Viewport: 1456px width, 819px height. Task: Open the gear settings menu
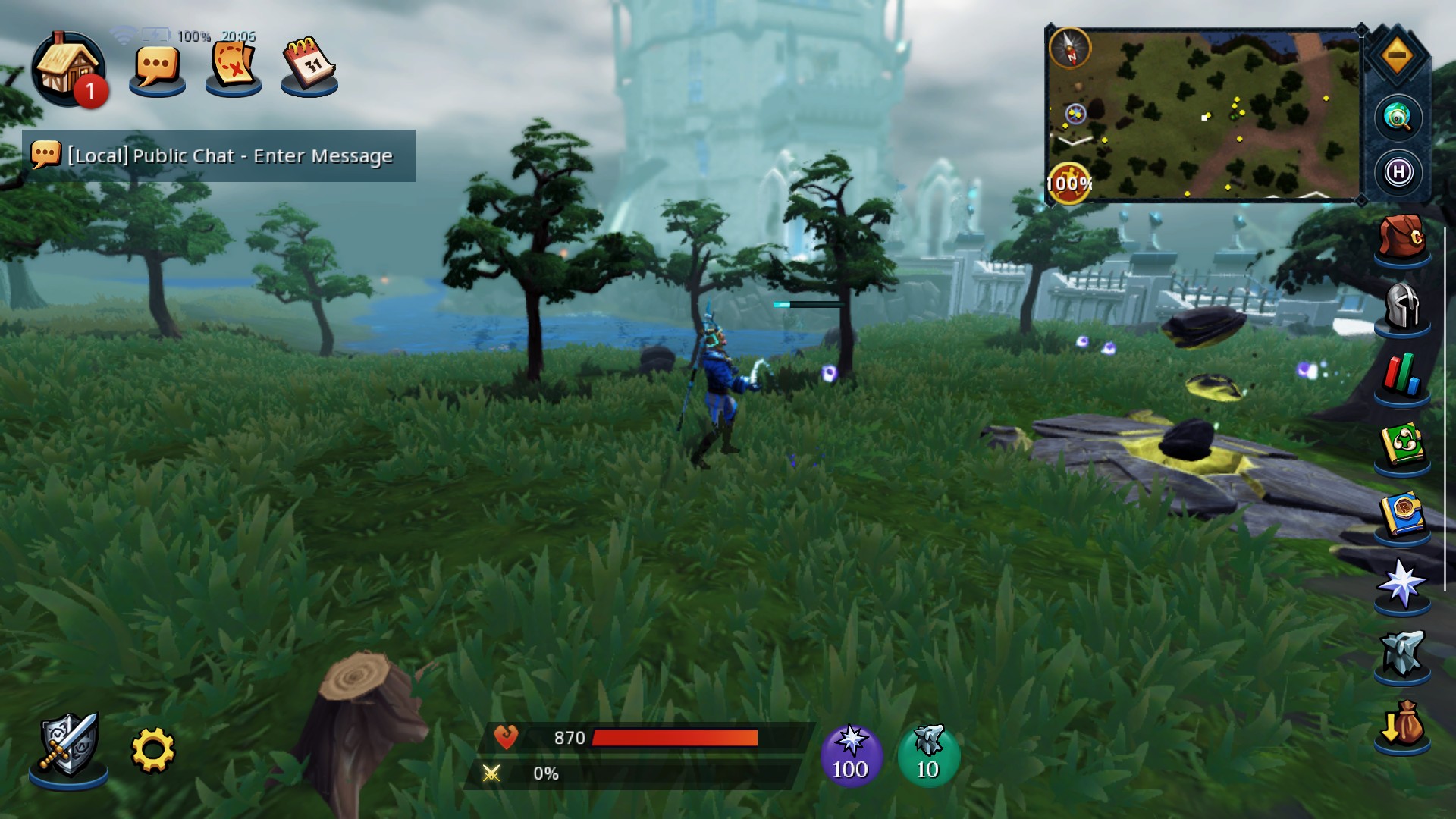[152, 750]
